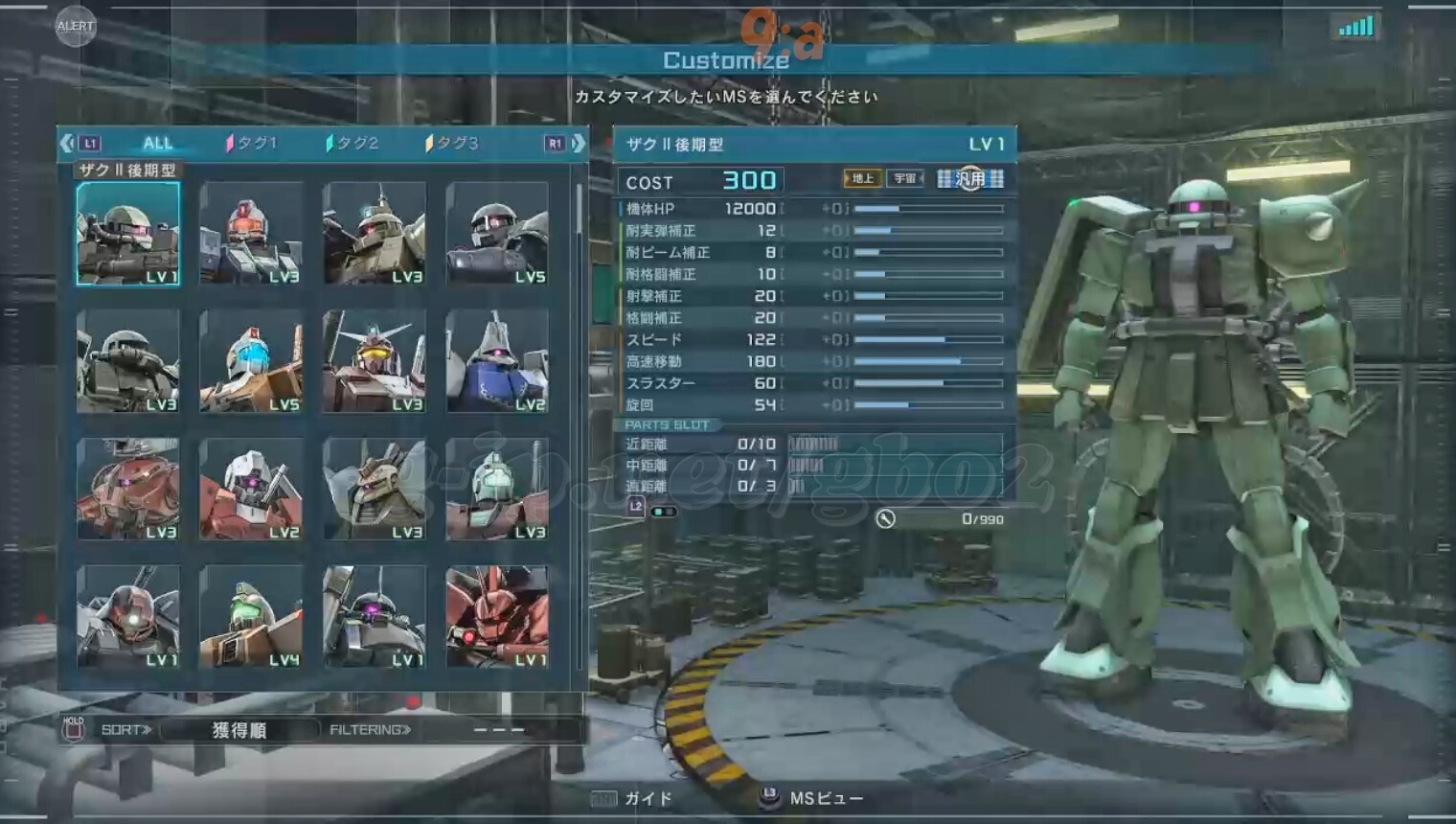Select the red horned mobile suit LV1
Image resolution: width=1456 pixels, height=824 pixels.
click(497, 616)
